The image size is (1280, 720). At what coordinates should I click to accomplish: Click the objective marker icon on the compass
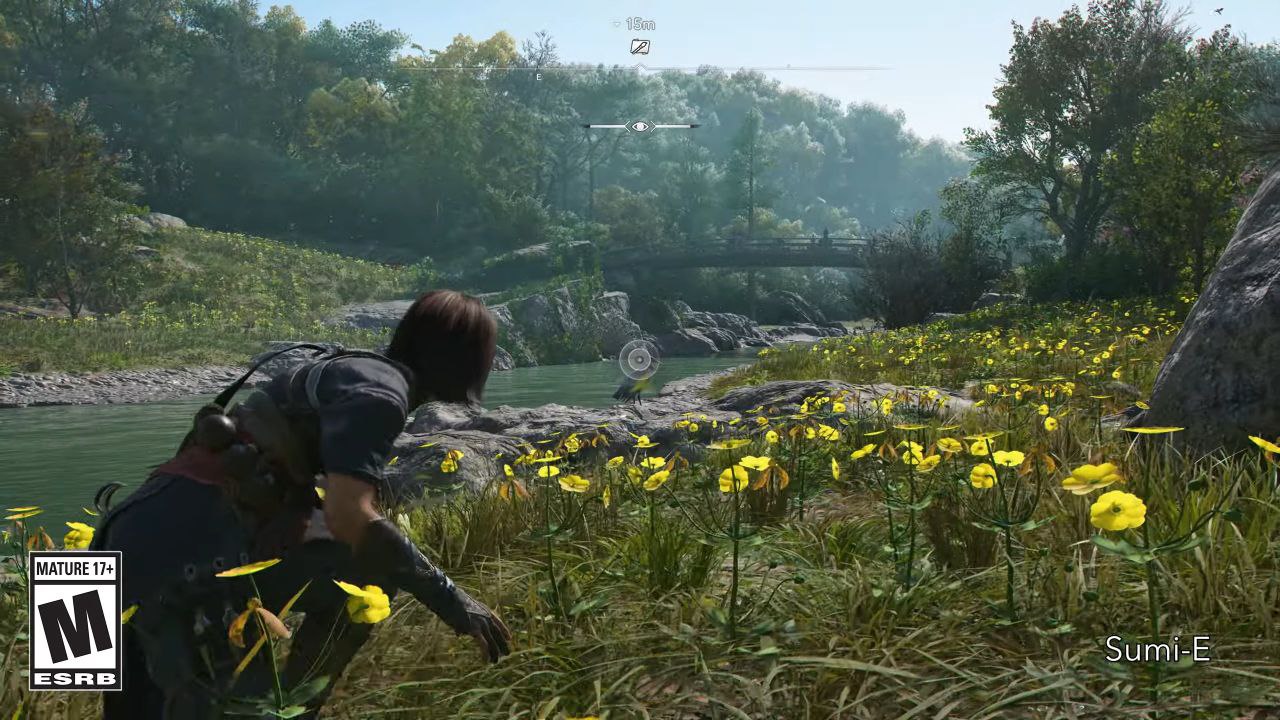[640, 47]
